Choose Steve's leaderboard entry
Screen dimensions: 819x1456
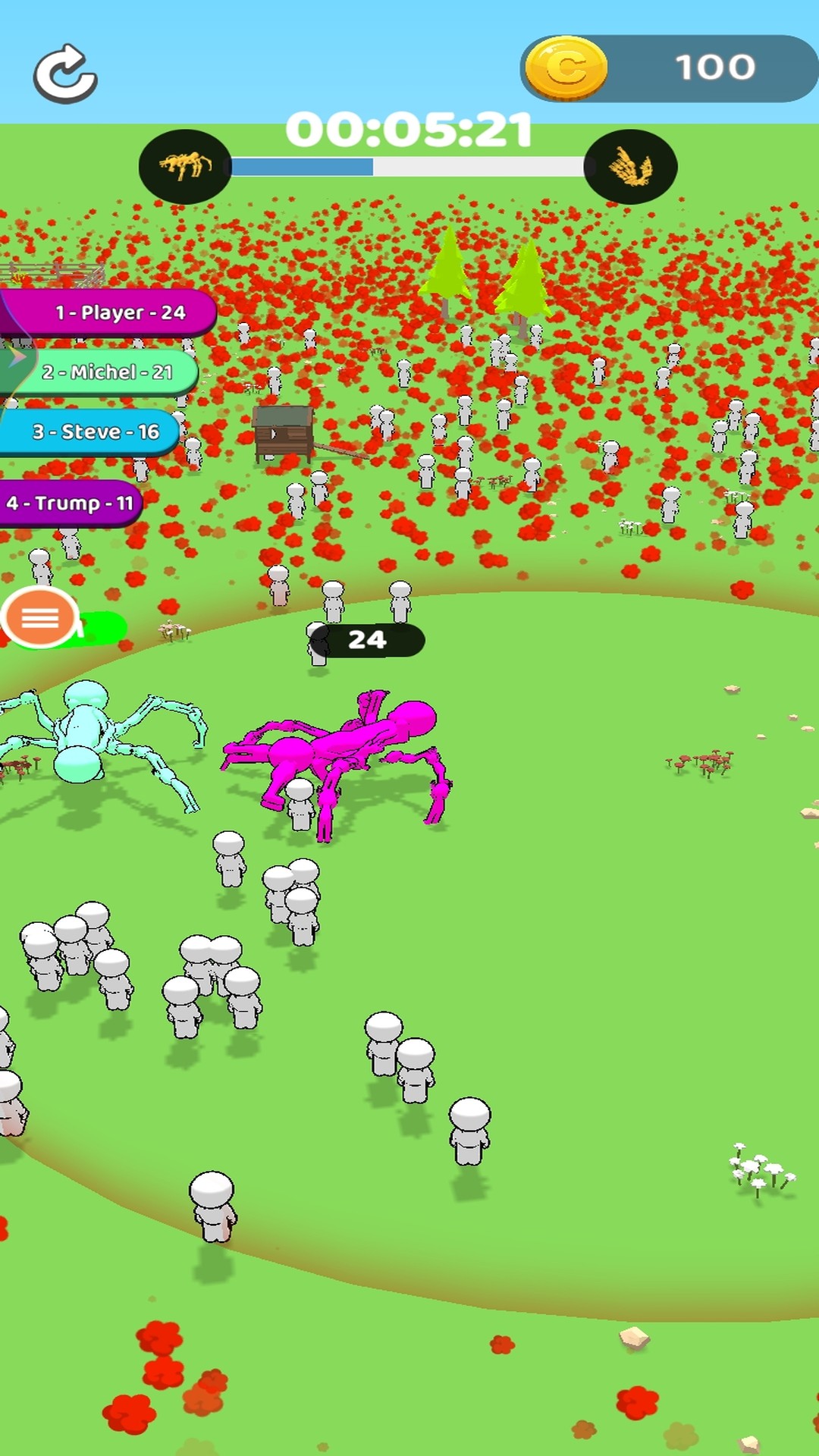[x=94, y=431]
